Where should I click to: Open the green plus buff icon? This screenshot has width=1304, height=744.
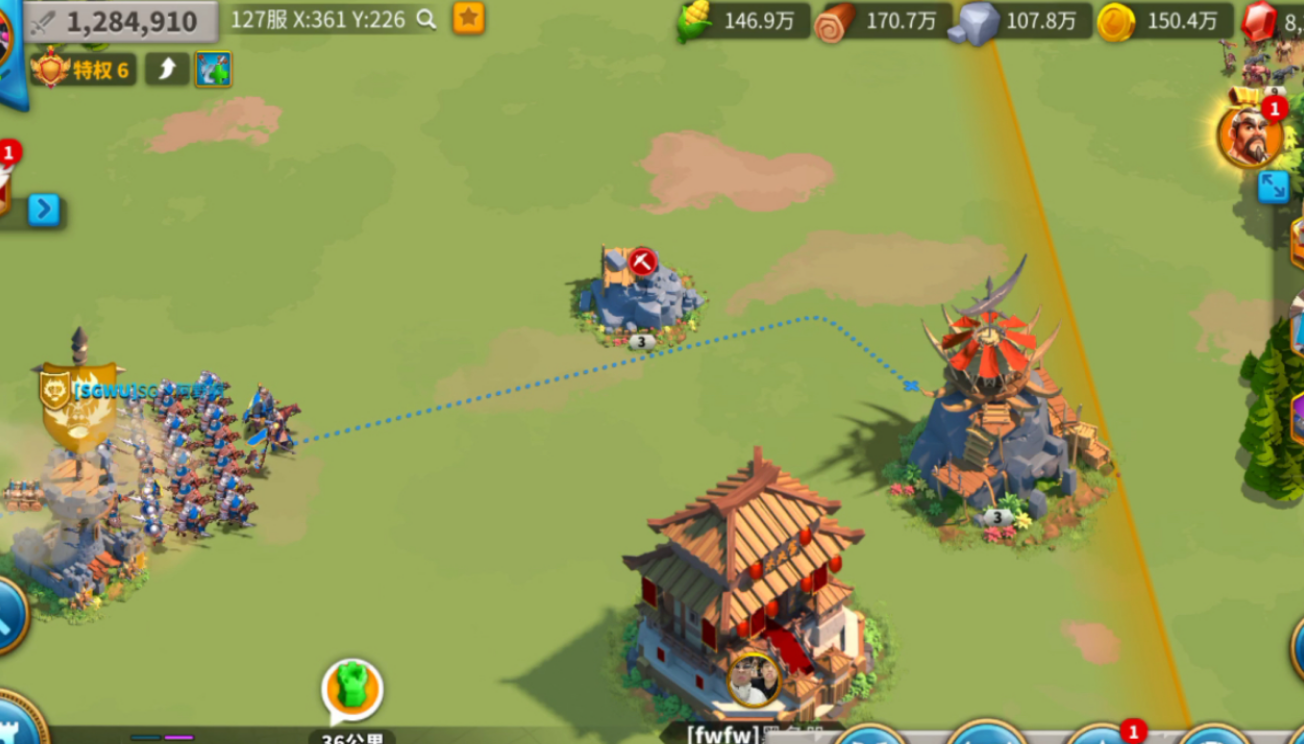click(x=213, y=69)
